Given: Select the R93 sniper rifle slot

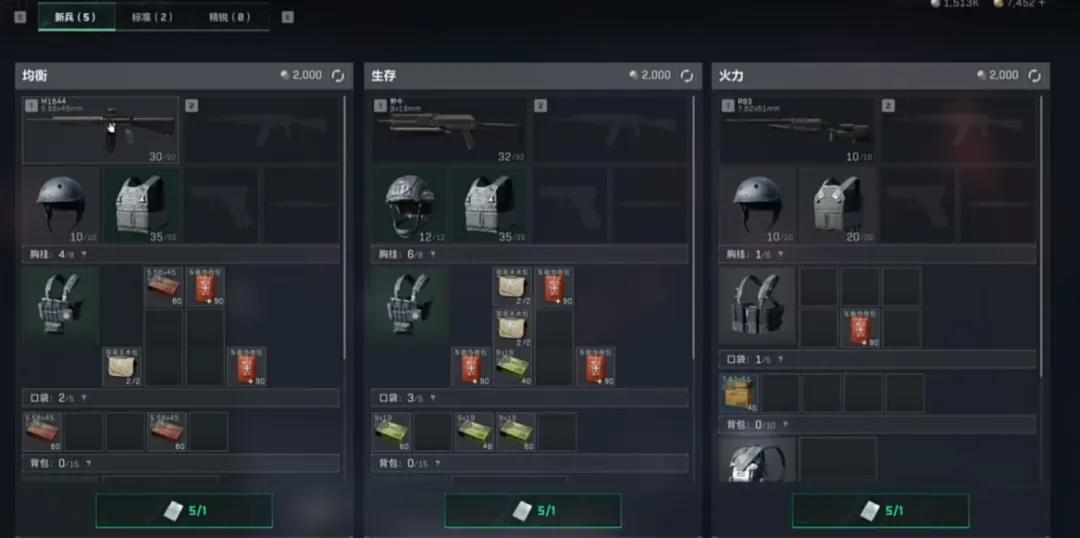Looking at the screenshot, I should [x=797, y=129].
